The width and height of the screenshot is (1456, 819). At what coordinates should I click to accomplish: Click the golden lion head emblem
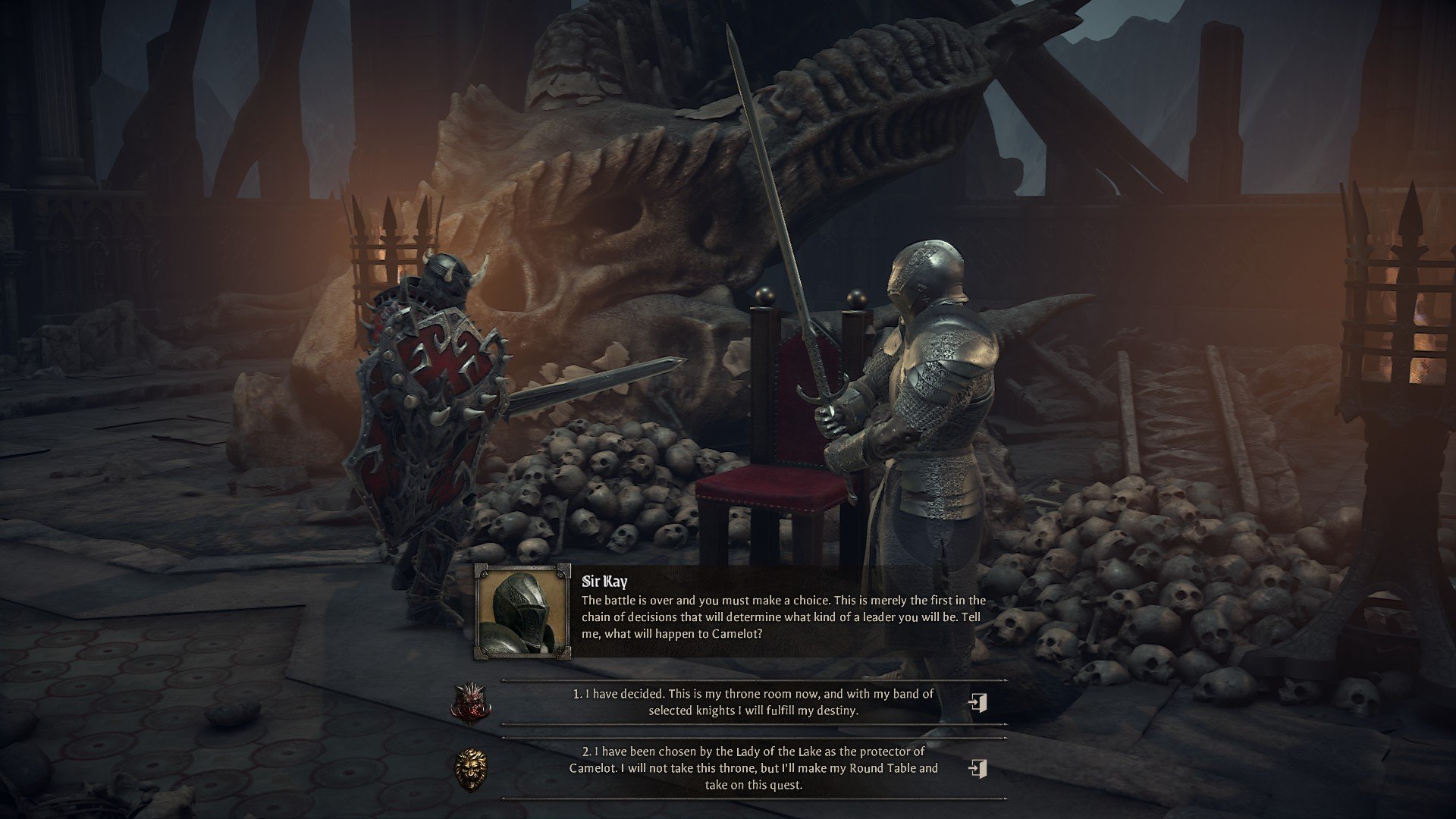[x=470, y=768]
